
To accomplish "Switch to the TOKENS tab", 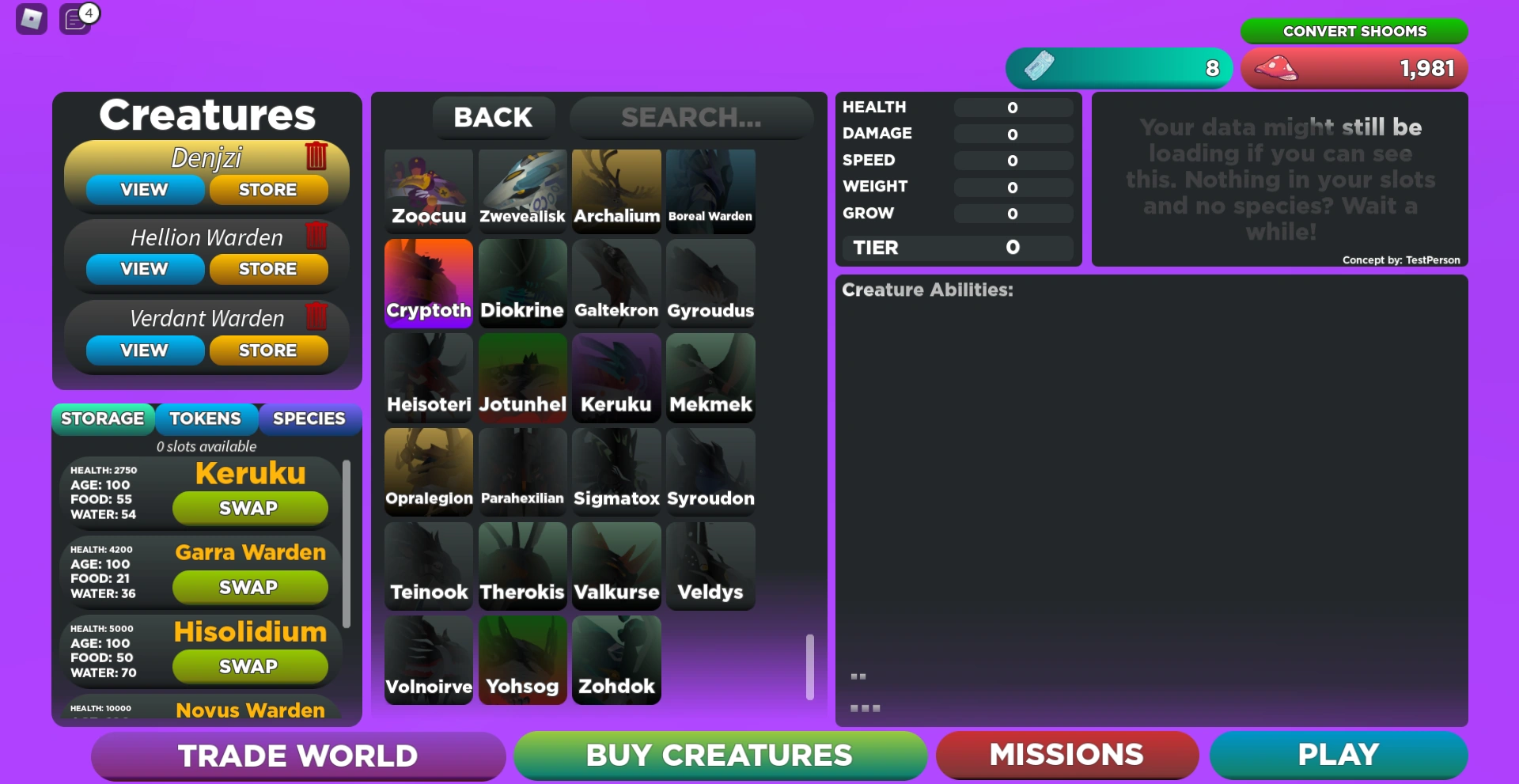I will click(206, 419).
